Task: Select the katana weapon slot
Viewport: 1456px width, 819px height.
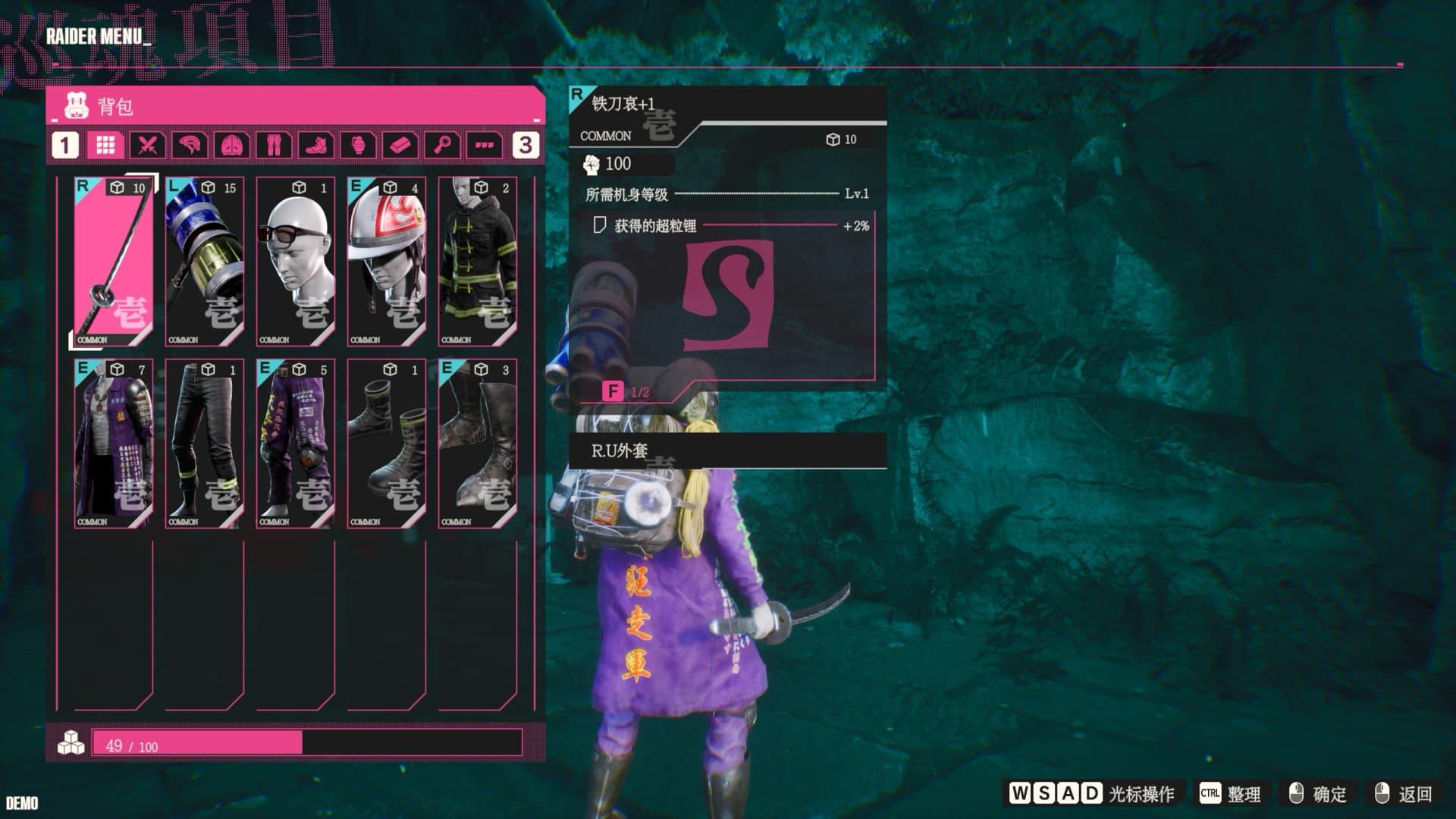Action: point(114,262)
